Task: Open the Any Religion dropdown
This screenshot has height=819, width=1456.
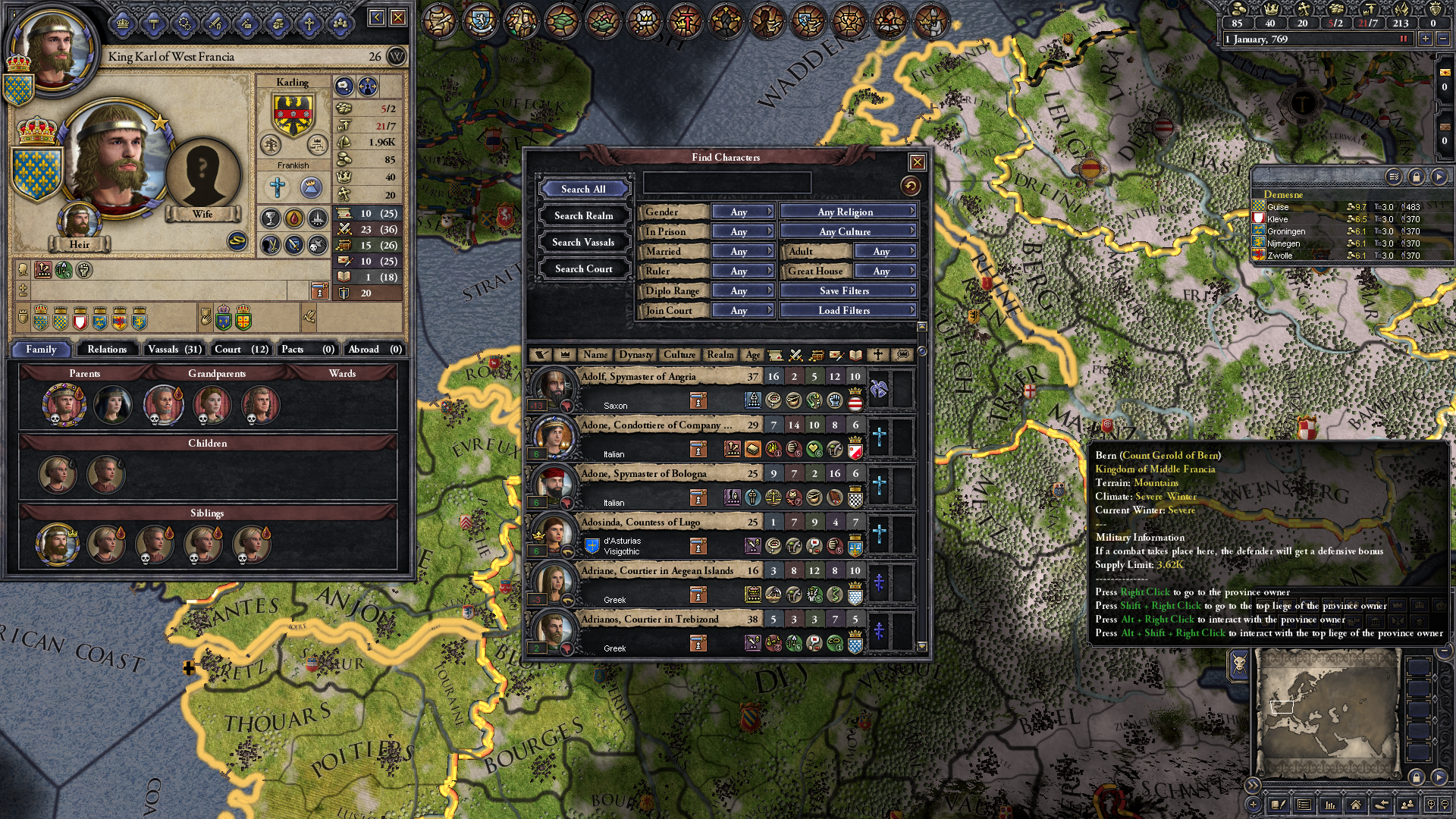Action: point(848,212)
